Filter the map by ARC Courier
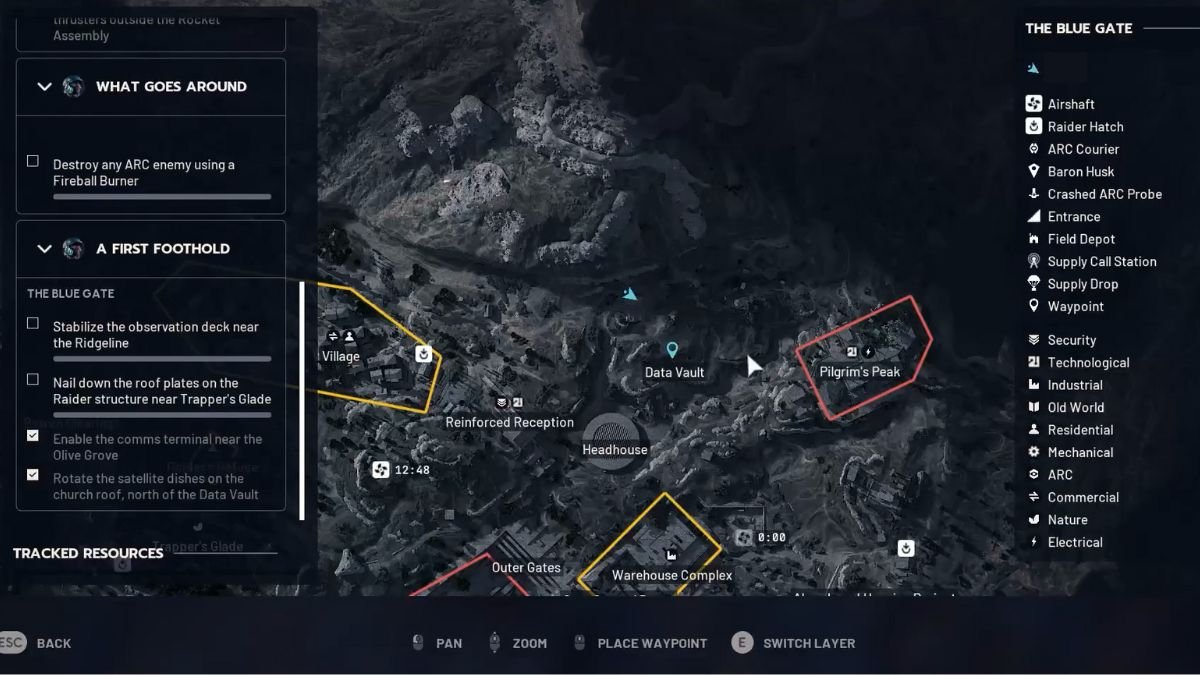The image size is (1200, 675). 1083,149
